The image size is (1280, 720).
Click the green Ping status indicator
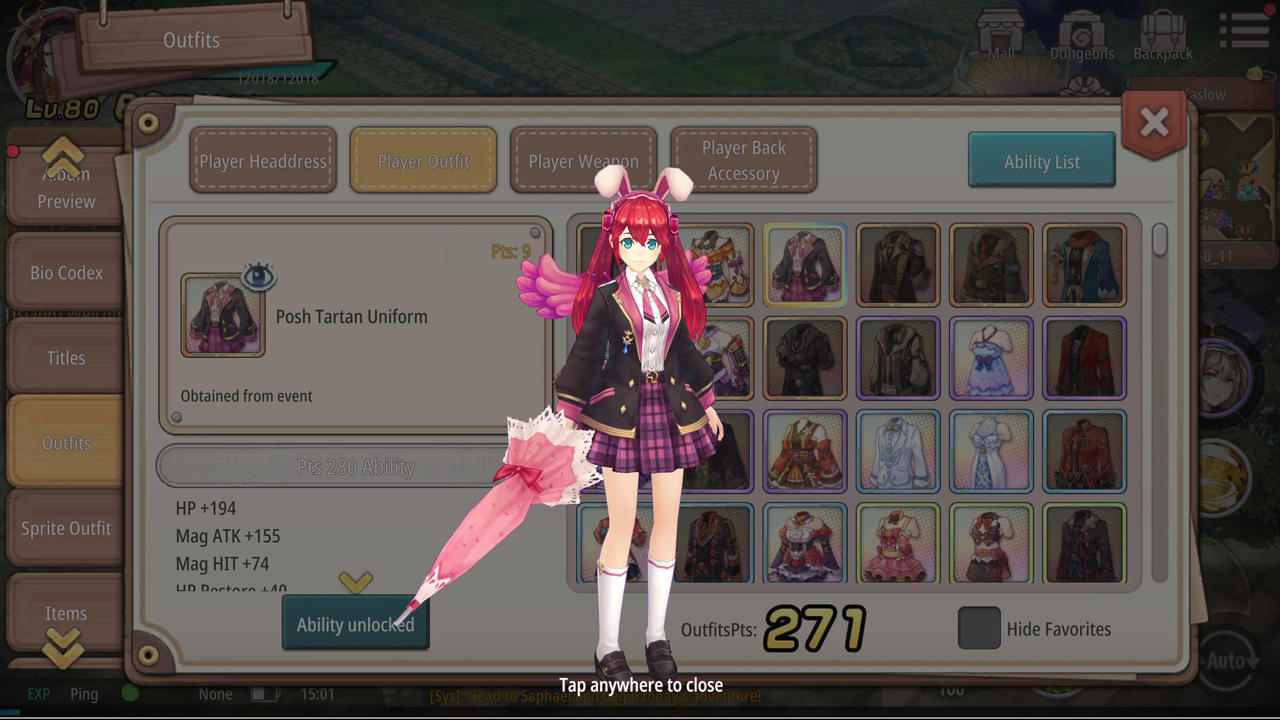(x=130, y=693)
